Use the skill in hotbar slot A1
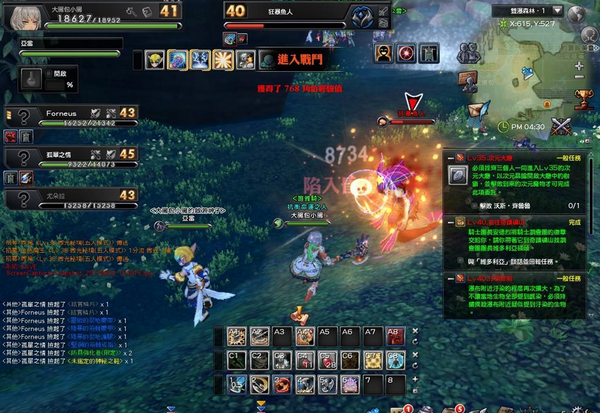Screen dimensions: 602x413 [x=237, y=338]
